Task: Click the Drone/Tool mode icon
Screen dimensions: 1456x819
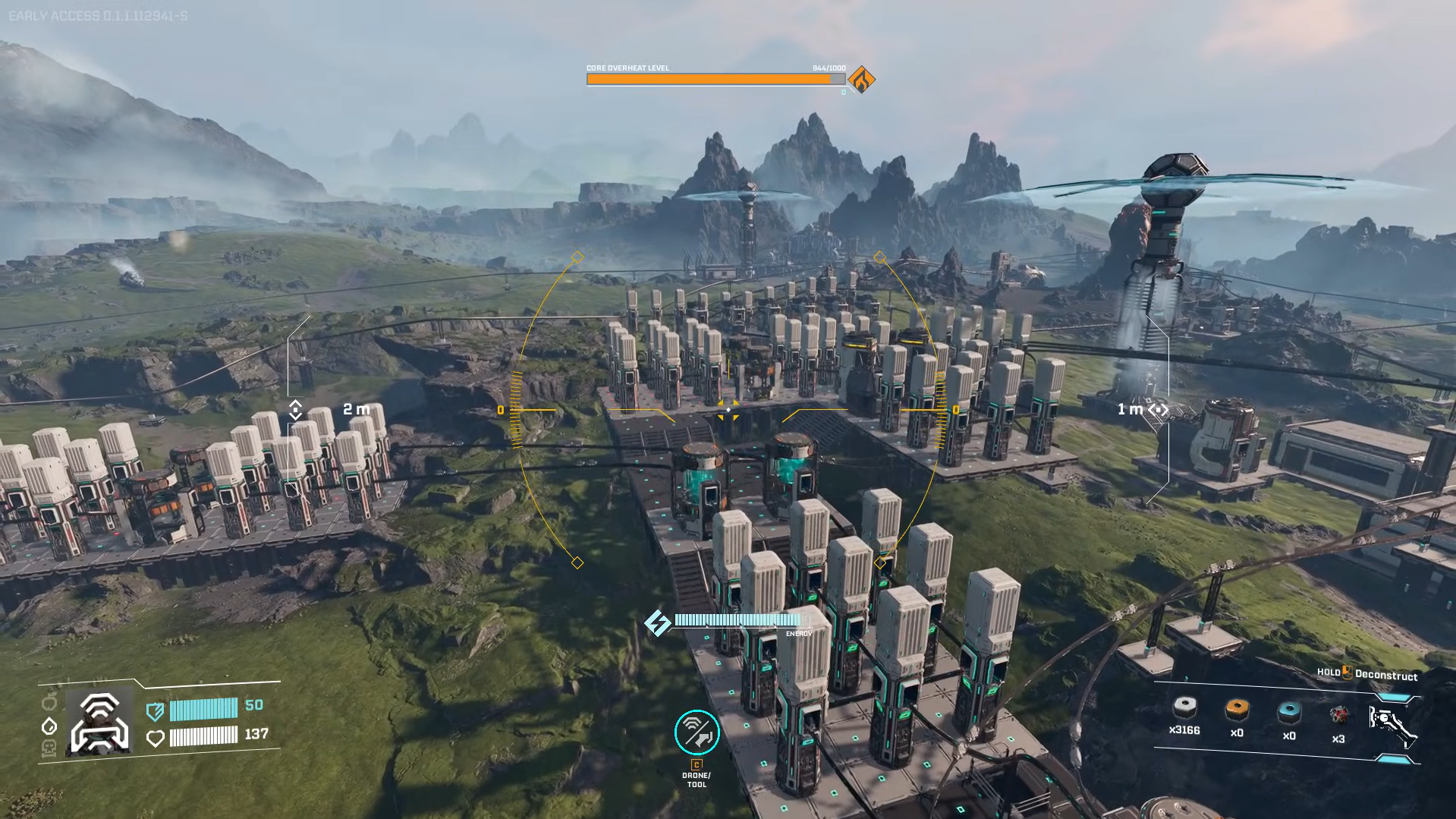Action: (x=697, y=732)
